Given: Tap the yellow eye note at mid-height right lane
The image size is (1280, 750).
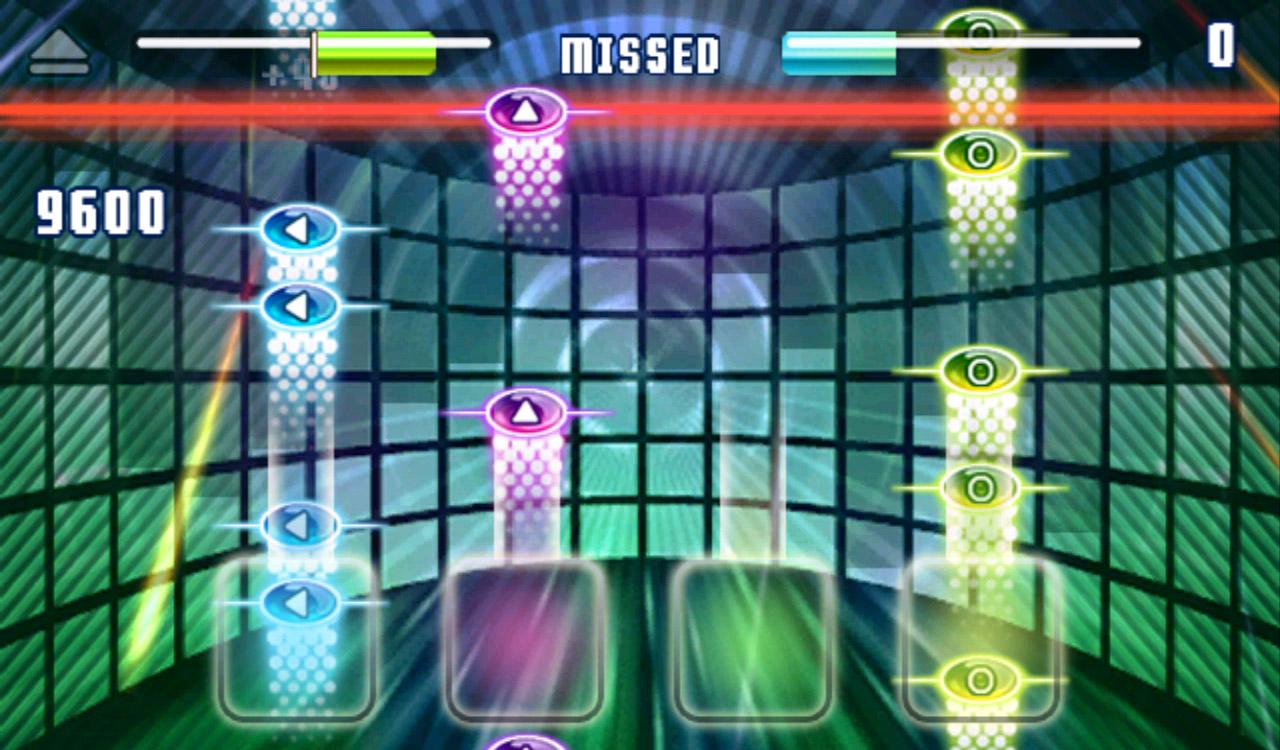Looking at the screenshot, I should click(x=978, y=369).
